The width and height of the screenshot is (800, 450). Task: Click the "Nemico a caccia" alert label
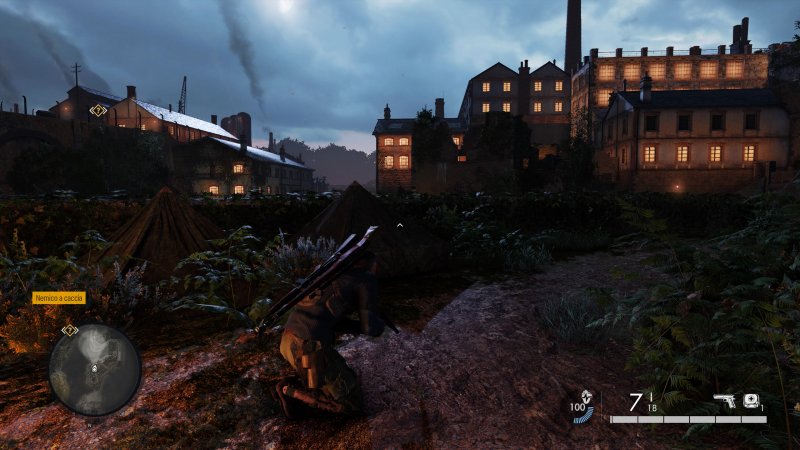tap(59, 298)
